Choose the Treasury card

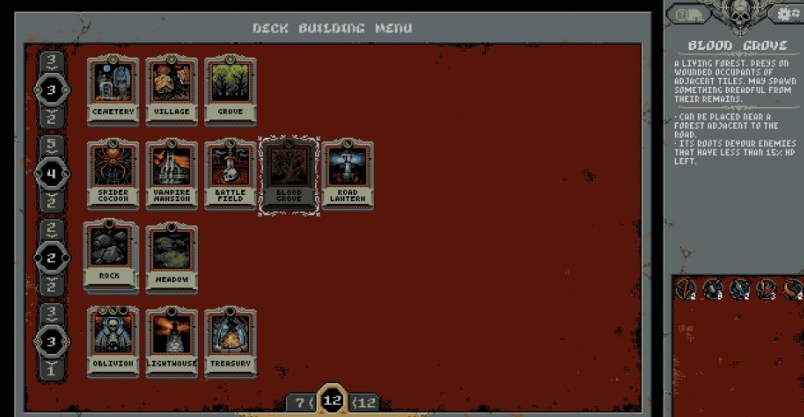pos(230,341)
